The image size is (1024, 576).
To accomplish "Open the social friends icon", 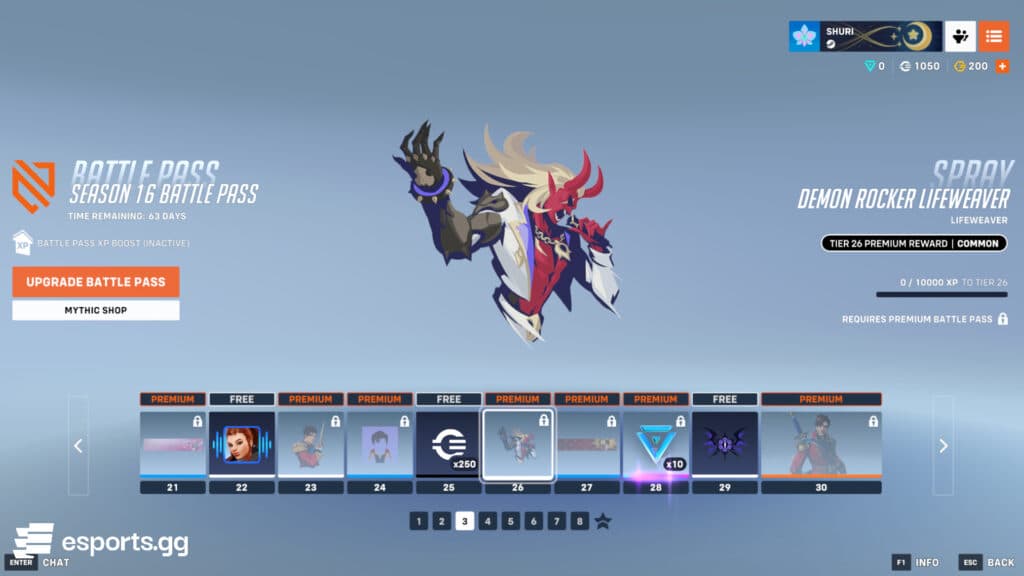I will coord(960,37).
